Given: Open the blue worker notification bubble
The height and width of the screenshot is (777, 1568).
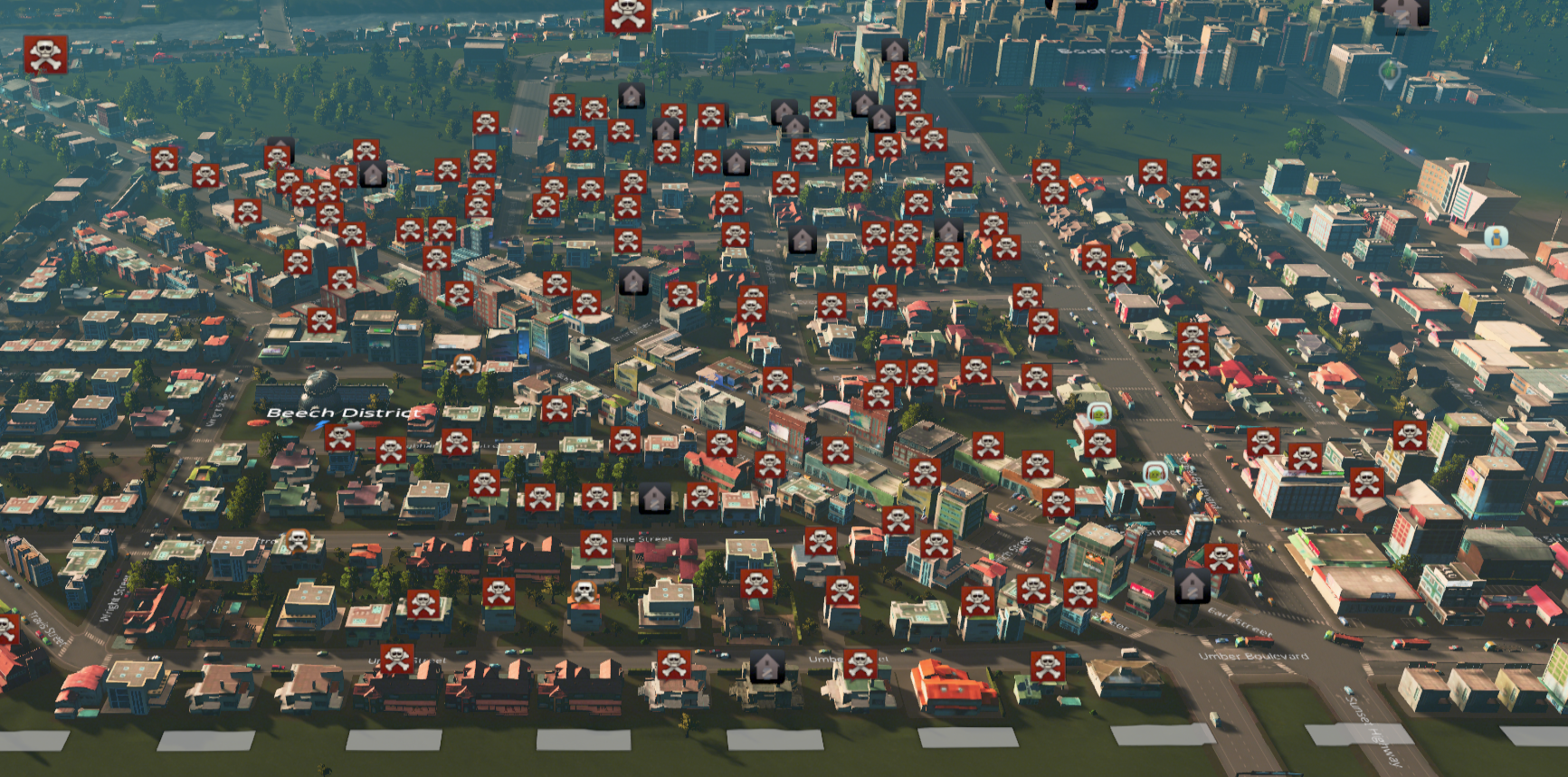Looking at the screenshot, I should click(1496, 238).
